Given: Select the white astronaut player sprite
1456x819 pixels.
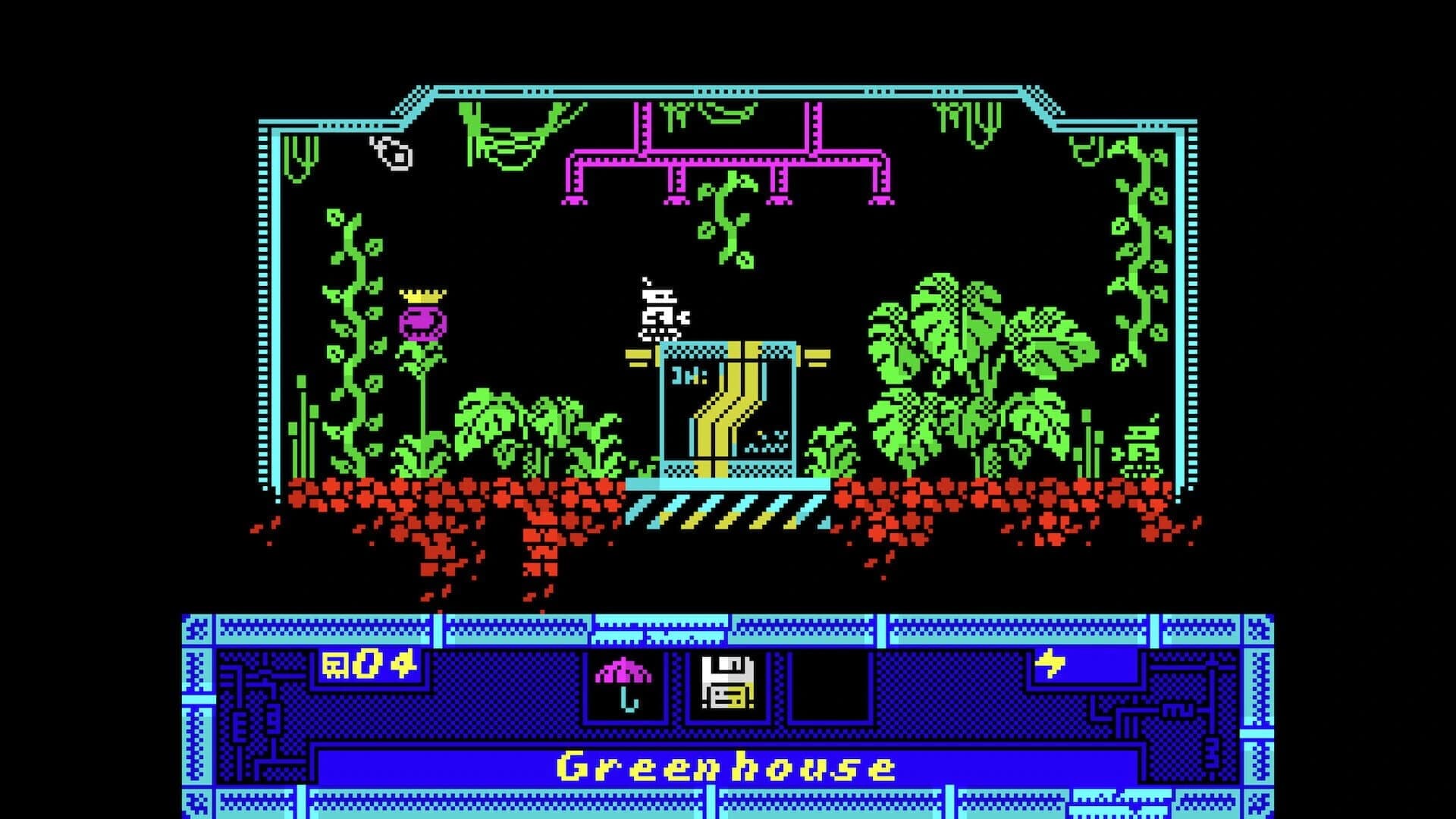Looking at the screenshot, I should click(x=658, y=311).
